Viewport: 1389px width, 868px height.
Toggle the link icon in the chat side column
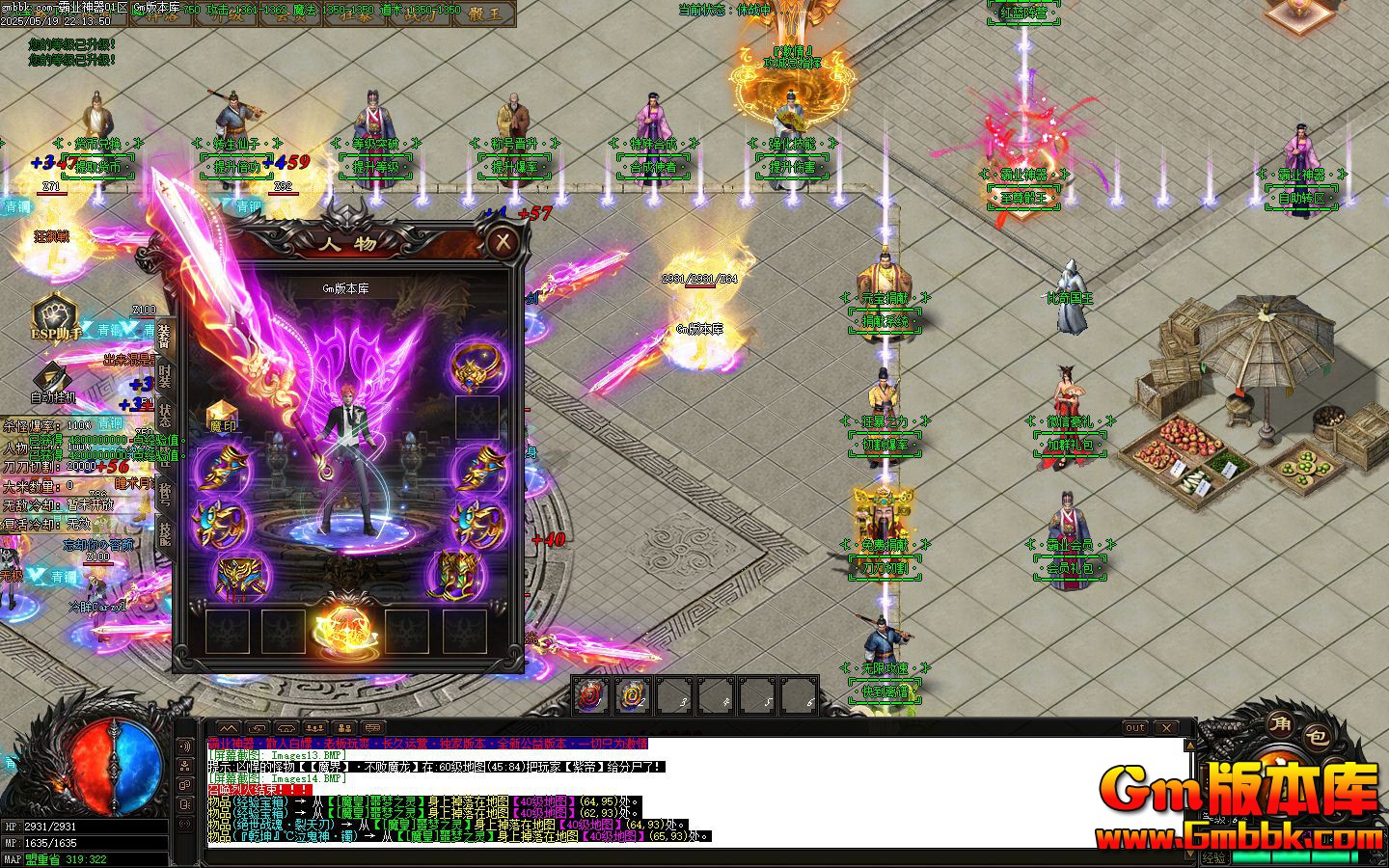[x=184, y=785]
